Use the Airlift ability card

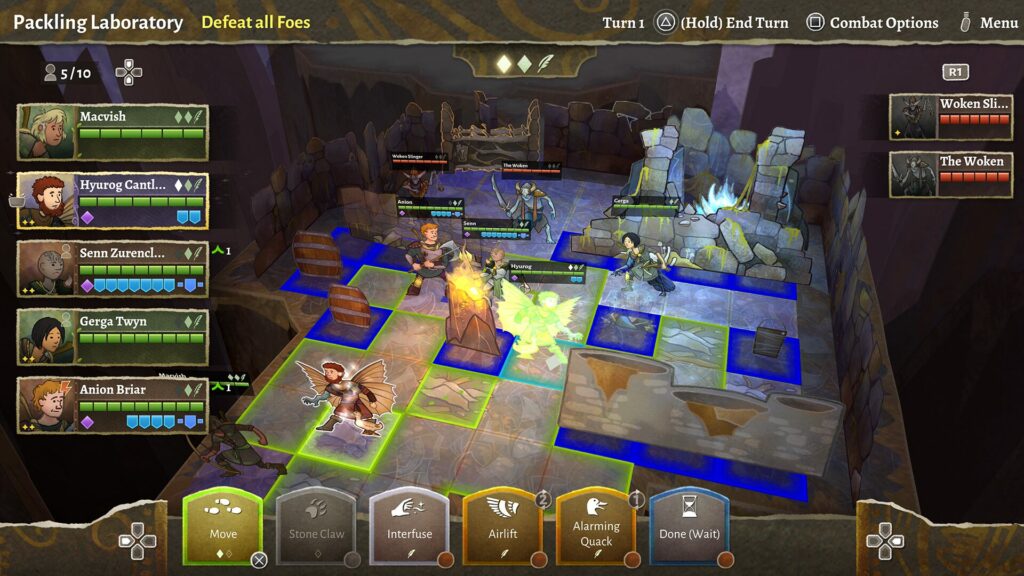(x=502, y=525)
